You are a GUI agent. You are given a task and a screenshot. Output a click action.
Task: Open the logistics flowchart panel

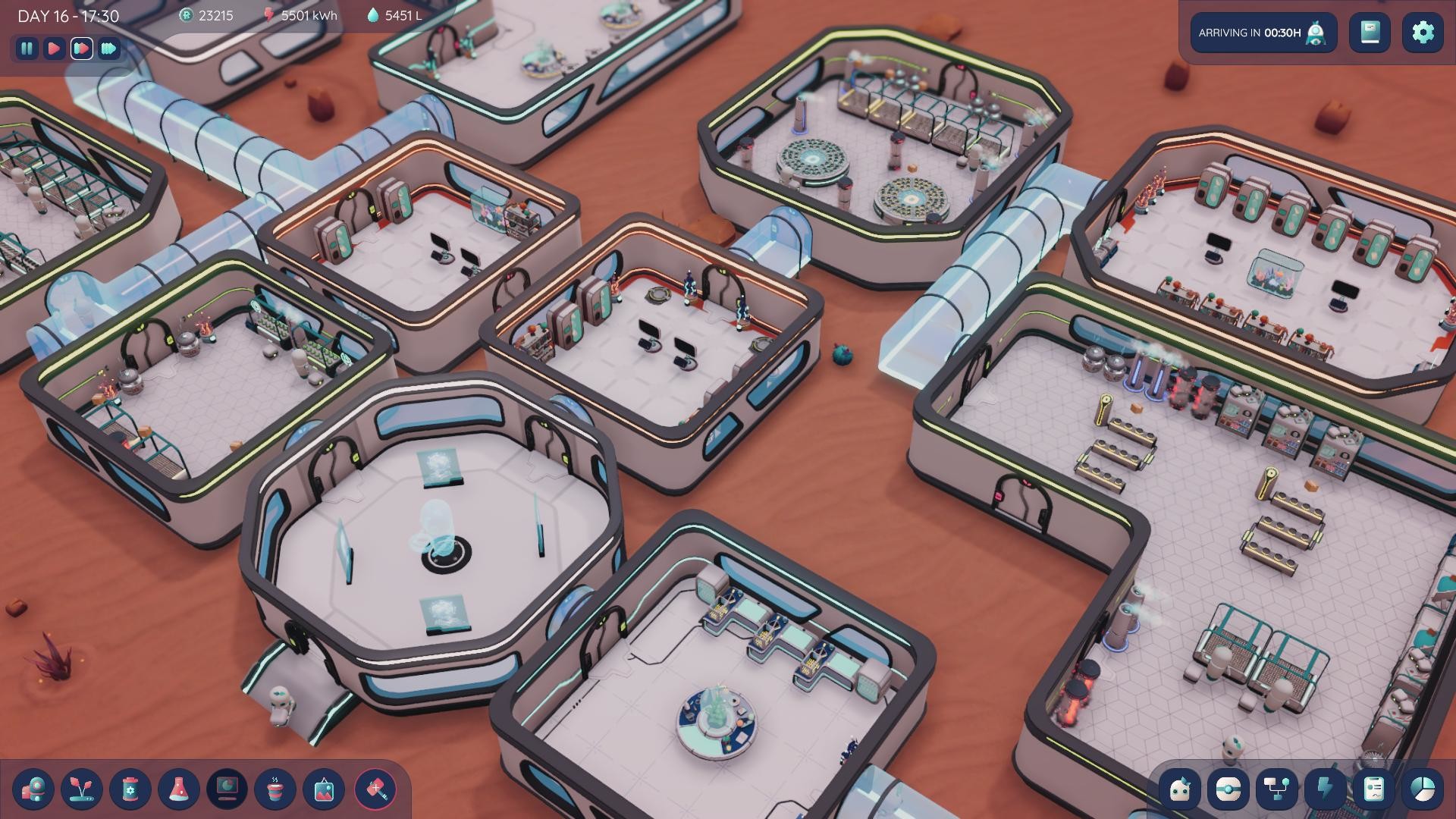(x=1276, y=789)
